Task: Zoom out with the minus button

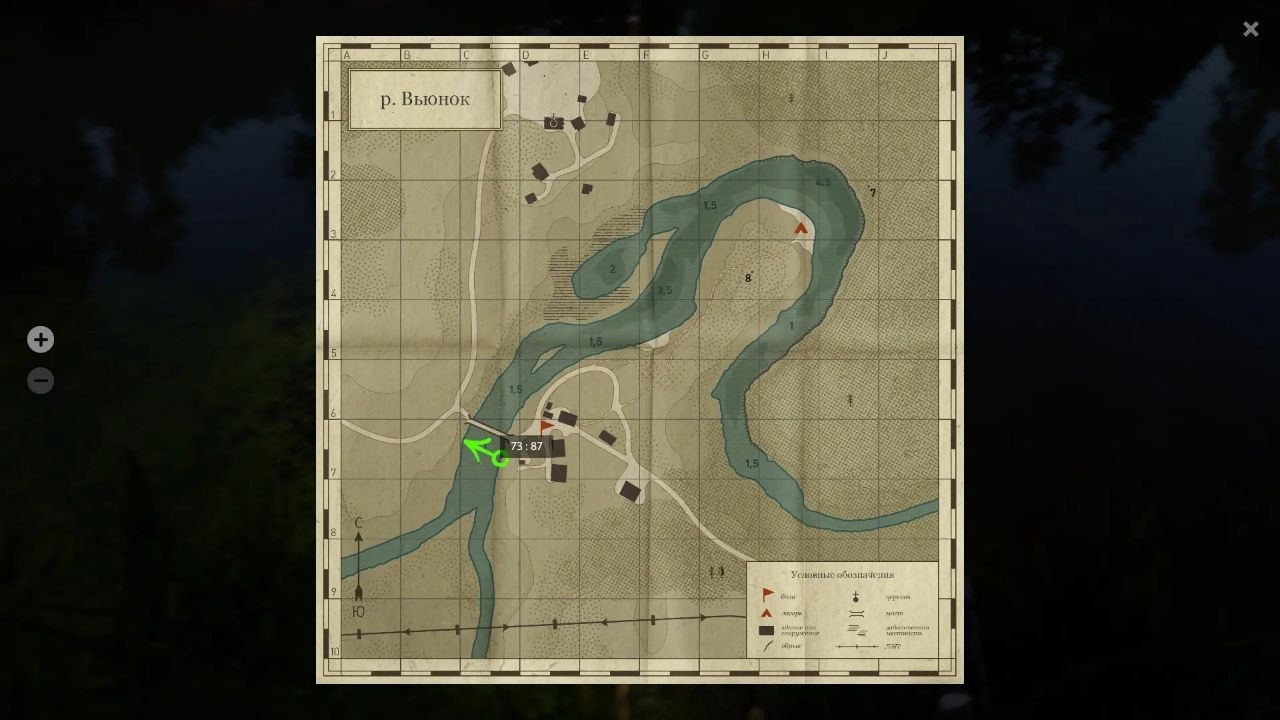Action: point(40,380)
